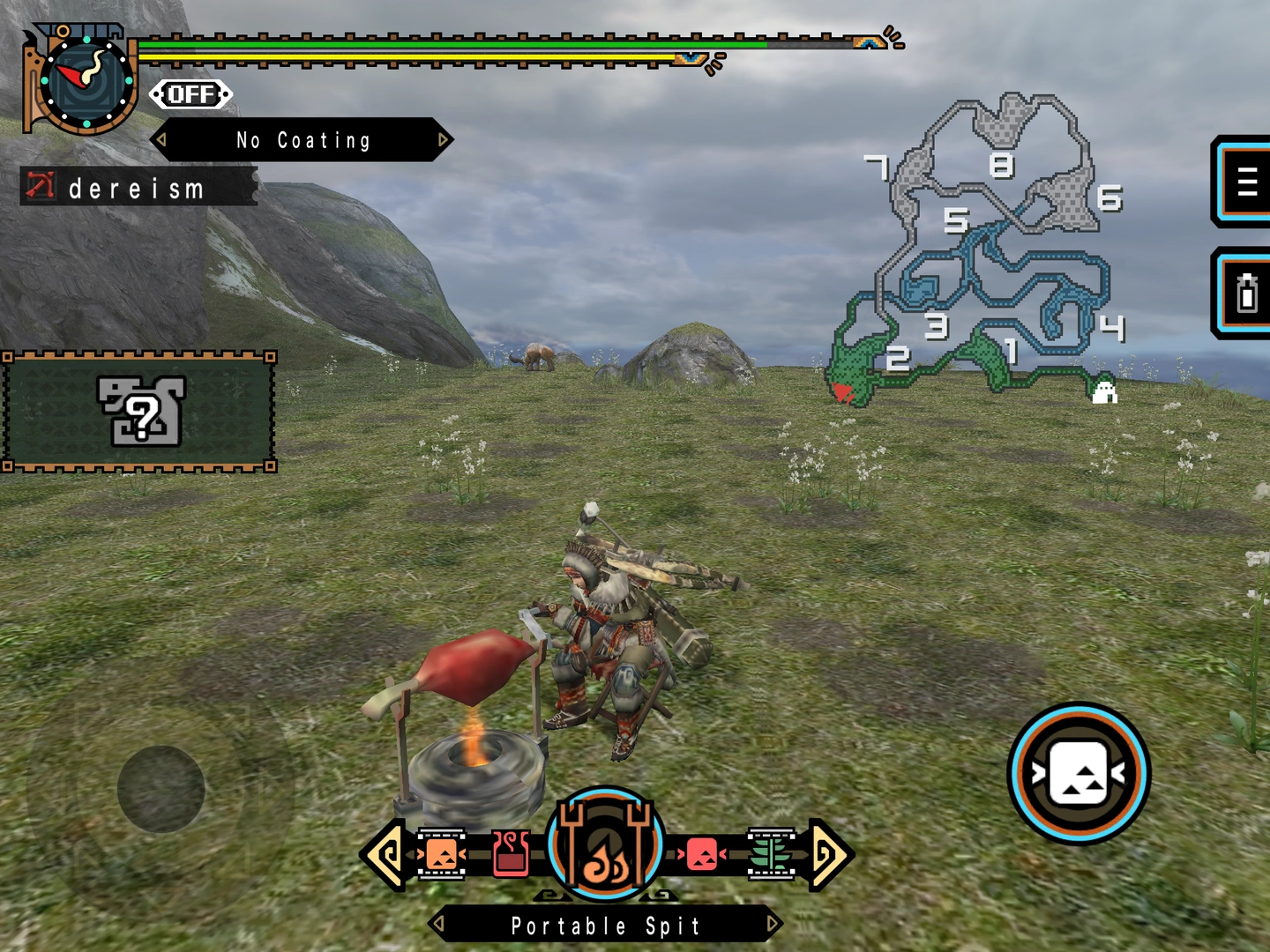Tap the unknown monster question-mark panel
Screen dimensions: 1270x952
tap(139, 412)
